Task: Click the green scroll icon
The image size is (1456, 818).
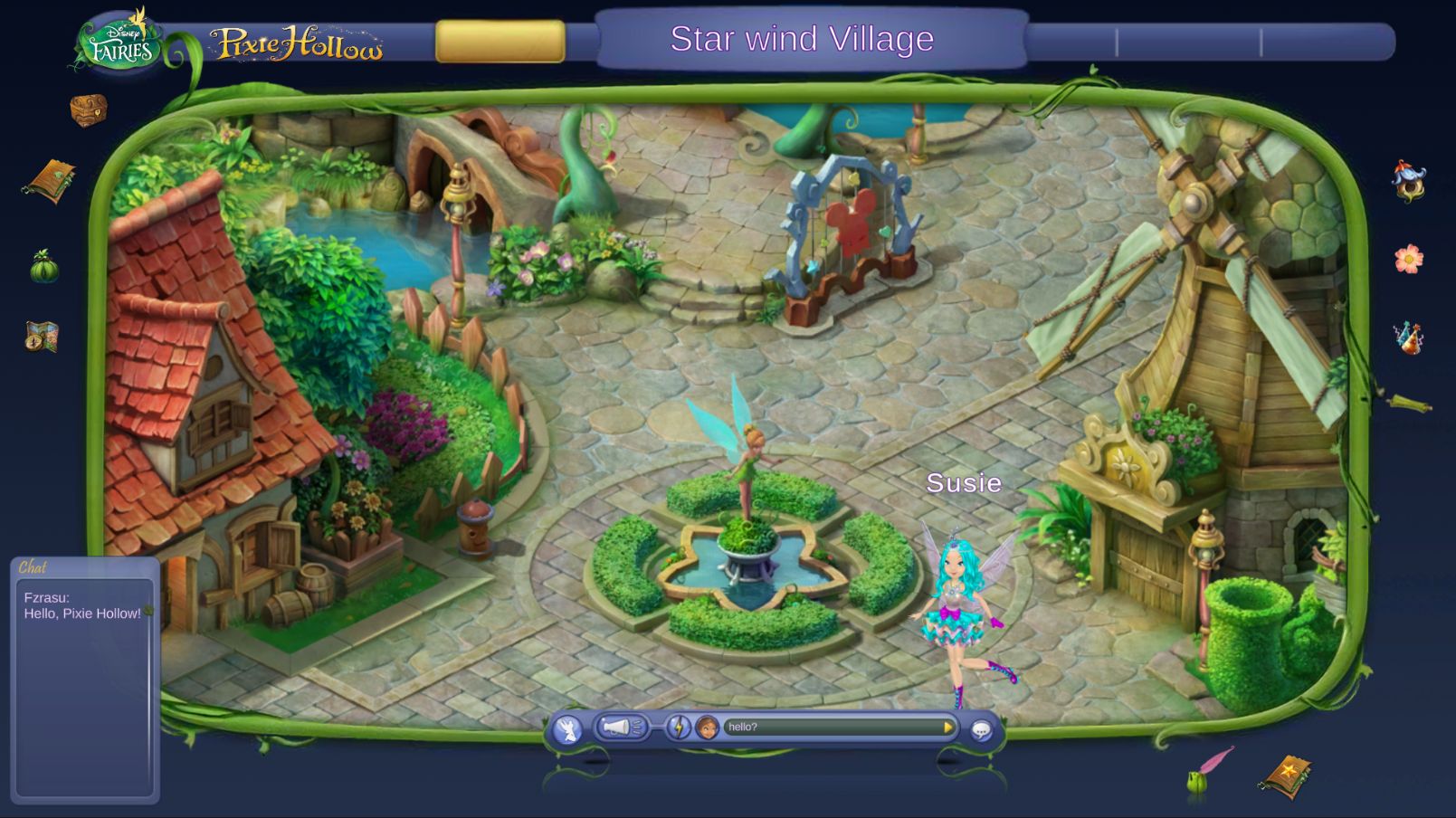Action: 1408,402
